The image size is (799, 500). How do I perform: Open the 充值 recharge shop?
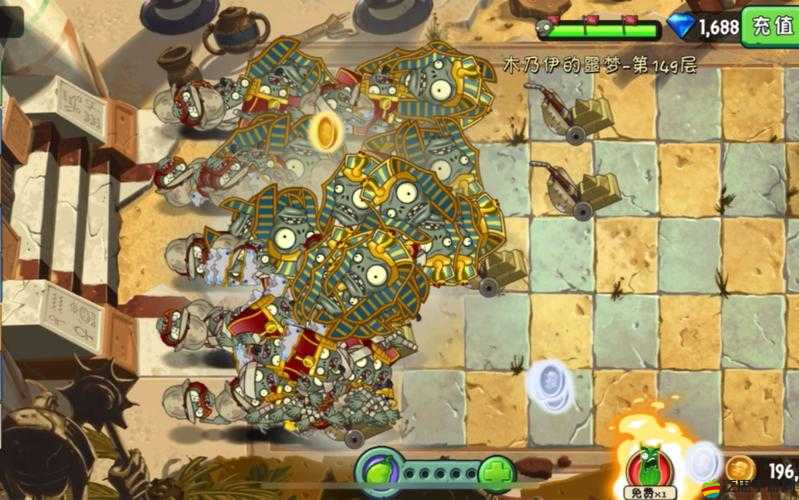coord(770,26)
